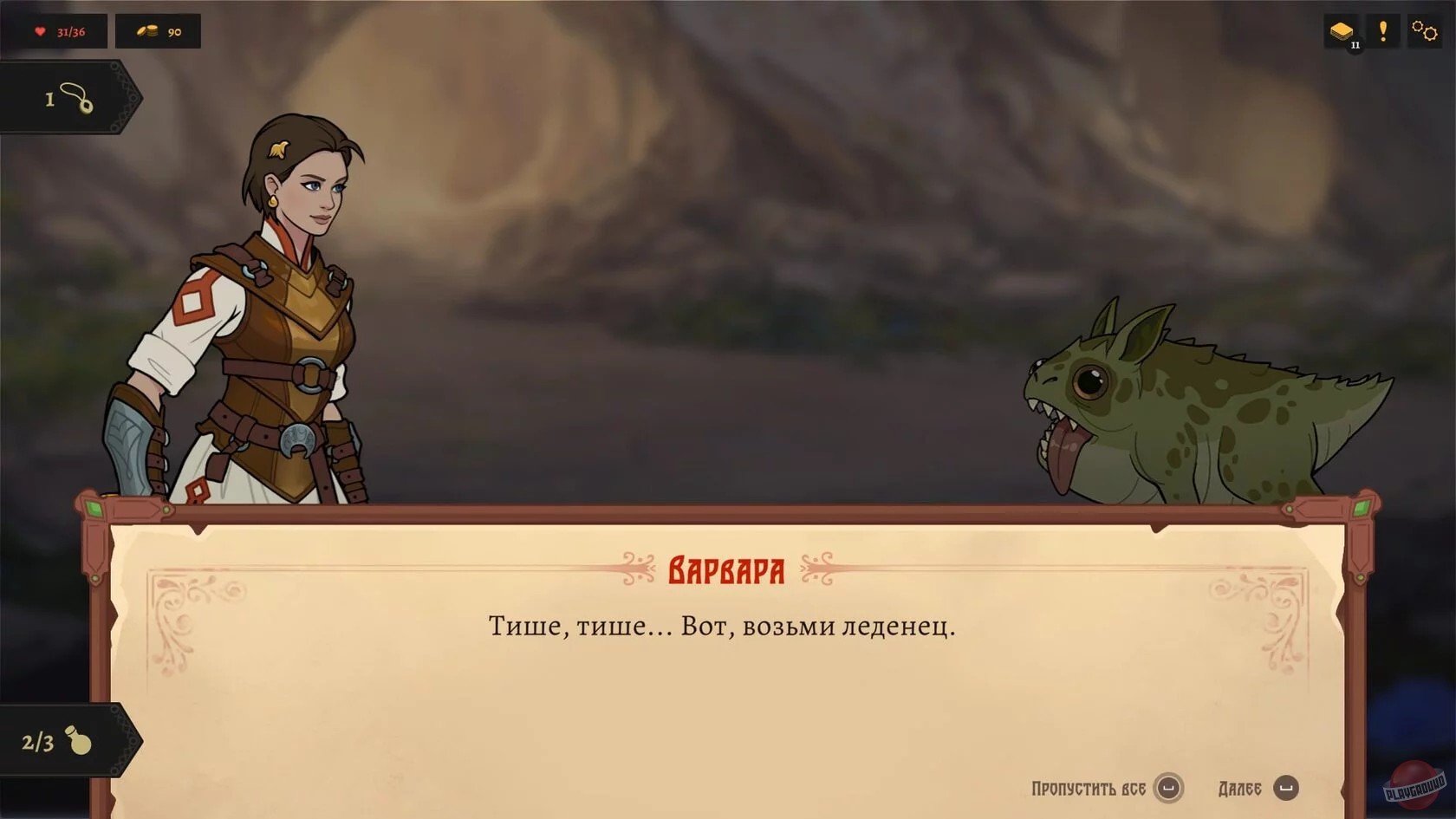Image resolution: width=1456 pixels, height=819 pixels.
Task: Click the 11 badge on the journal icon
Action: tap(1354, 45)
